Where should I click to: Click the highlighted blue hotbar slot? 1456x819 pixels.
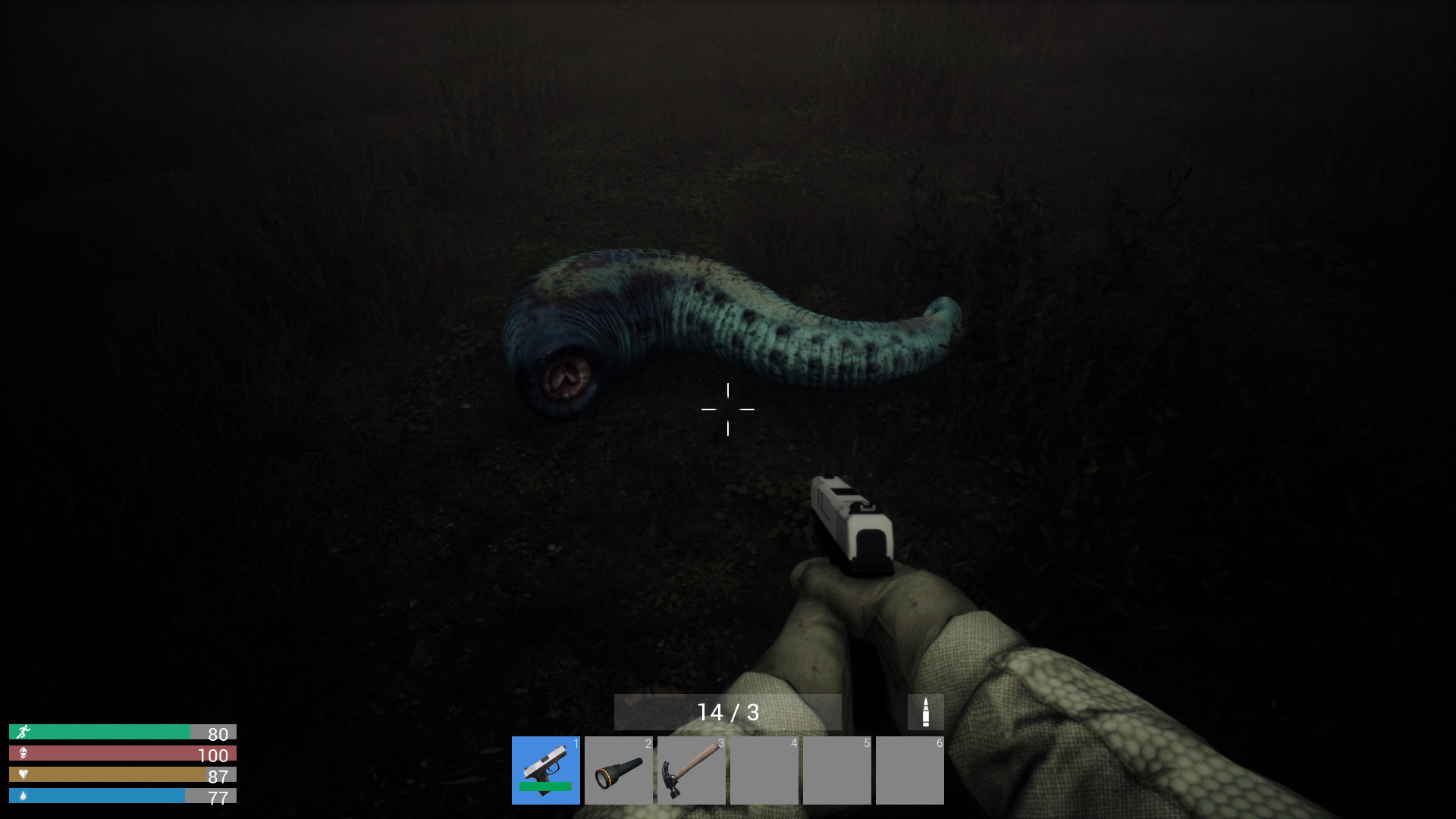545,770
